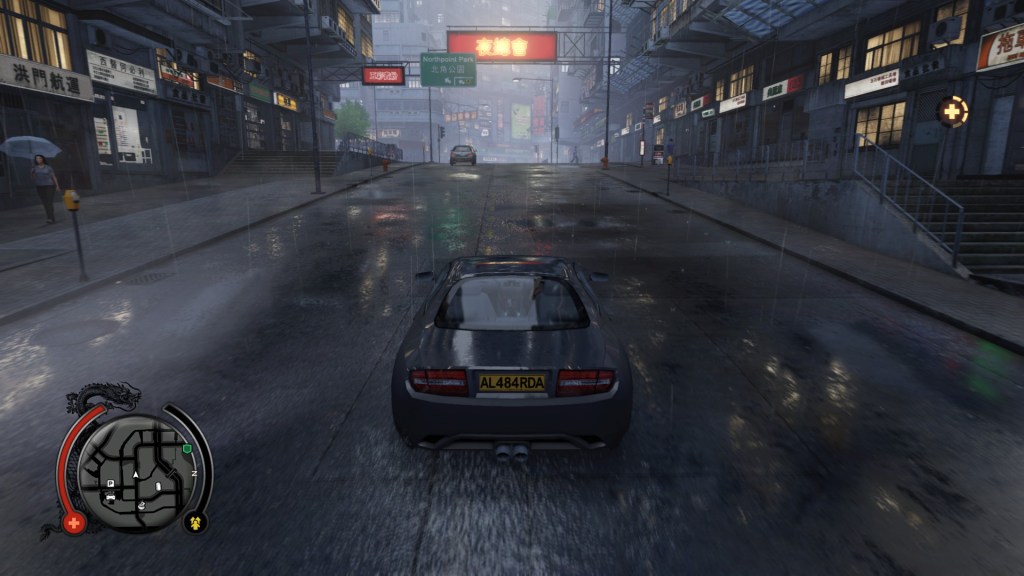Image resolution: width=1024 pixels, height=576 pixels.
Task: Click the circular street minimap
Action: tap(134, 473)
